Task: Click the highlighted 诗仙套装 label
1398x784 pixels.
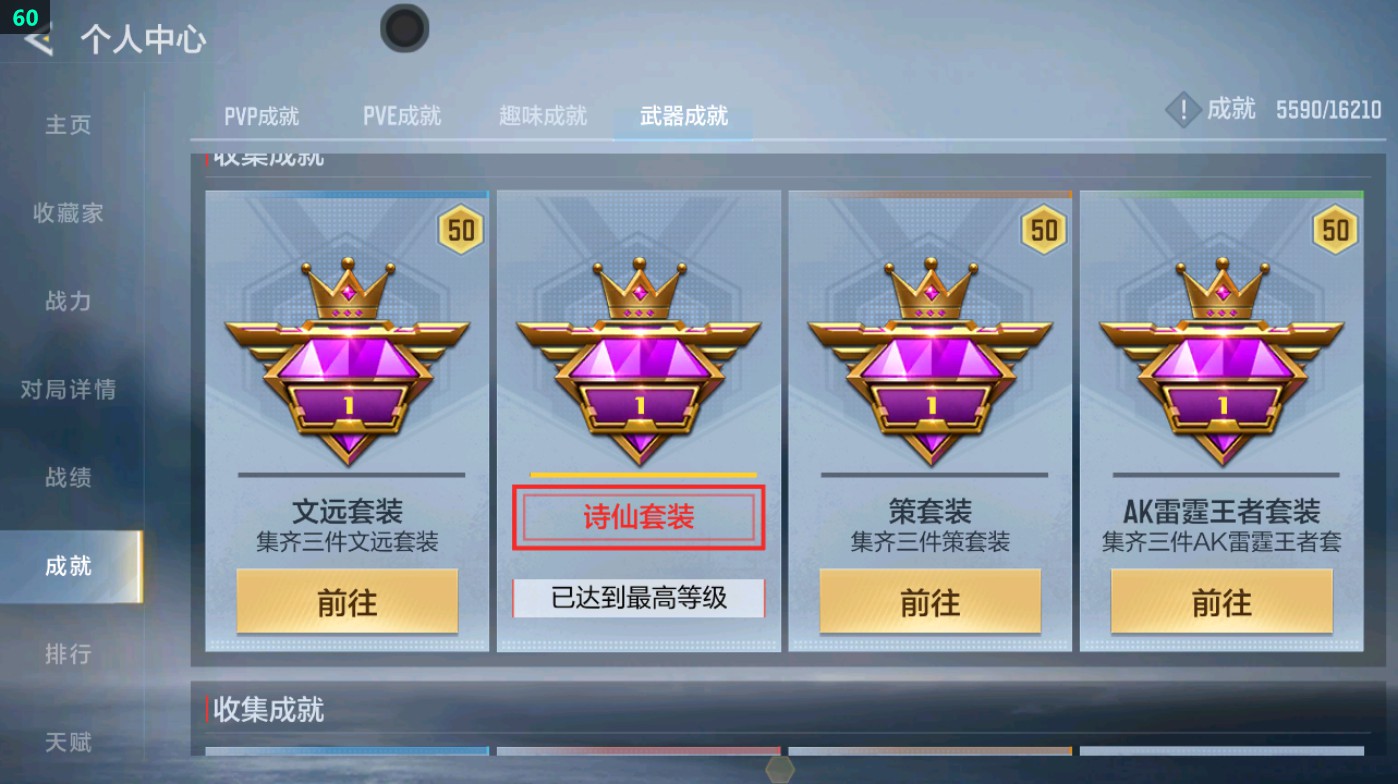Action: (x=638, y=515)
